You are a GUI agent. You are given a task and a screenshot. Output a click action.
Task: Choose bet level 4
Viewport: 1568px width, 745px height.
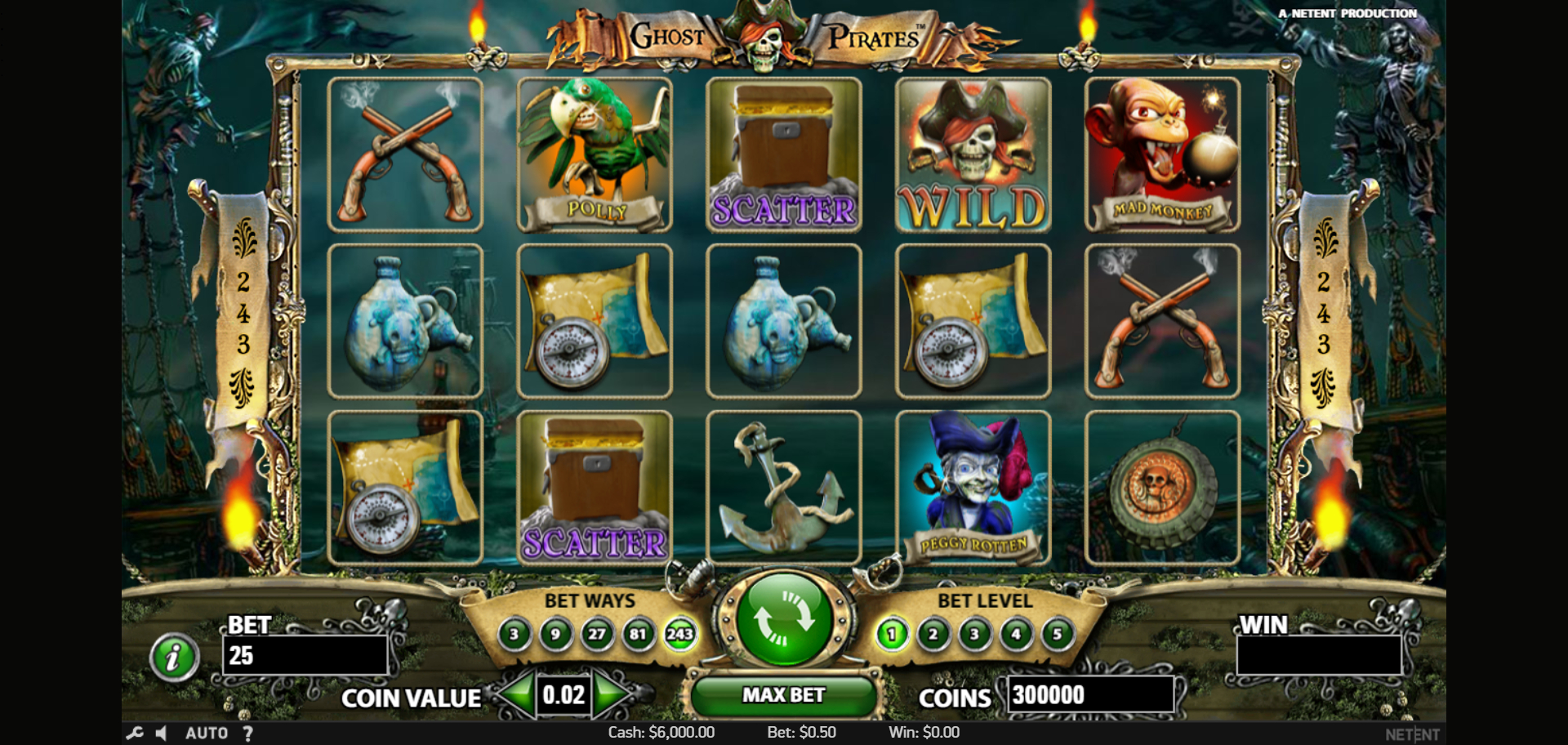1016,634
